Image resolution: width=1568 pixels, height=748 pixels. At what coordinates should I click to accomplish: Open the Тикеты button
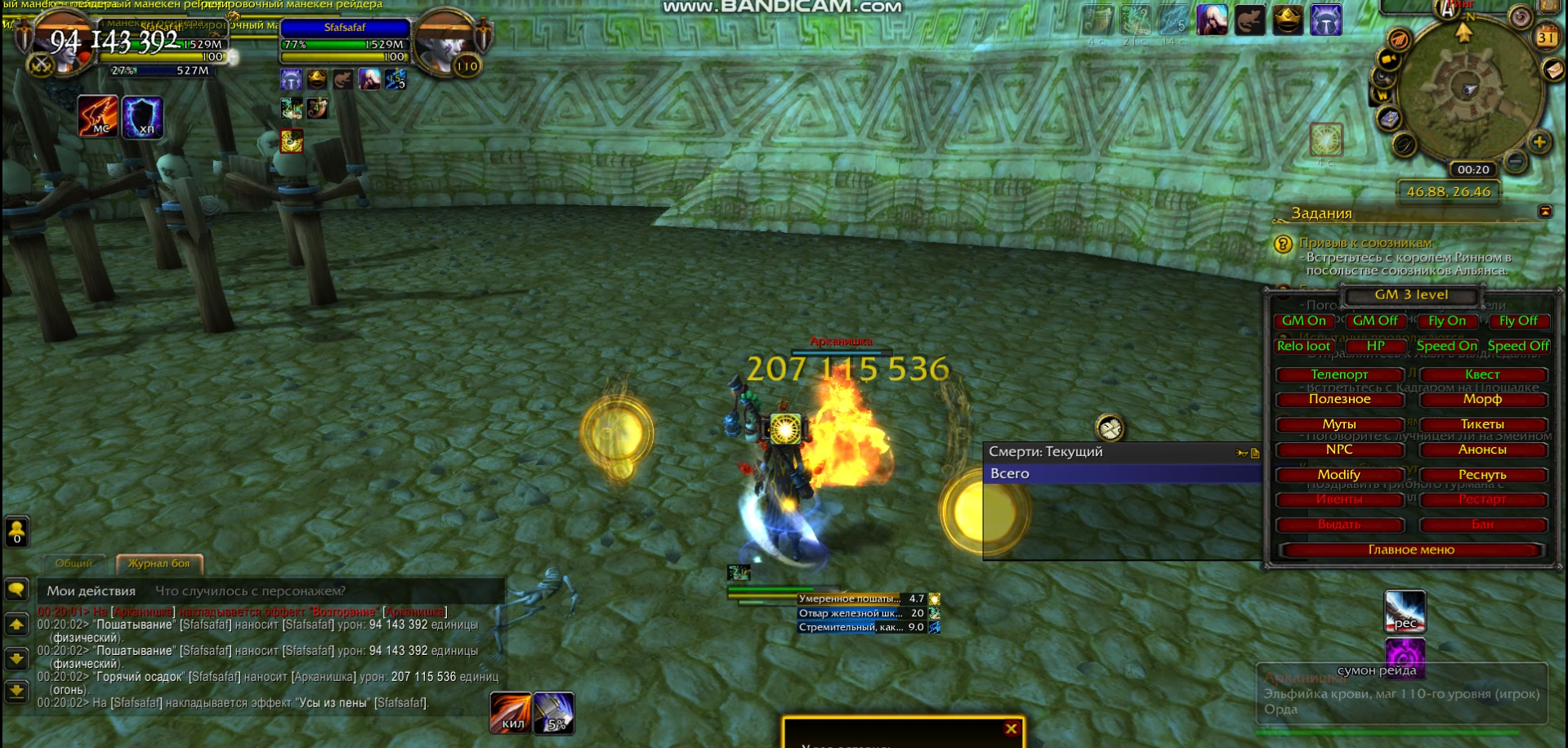(1482, 424)
